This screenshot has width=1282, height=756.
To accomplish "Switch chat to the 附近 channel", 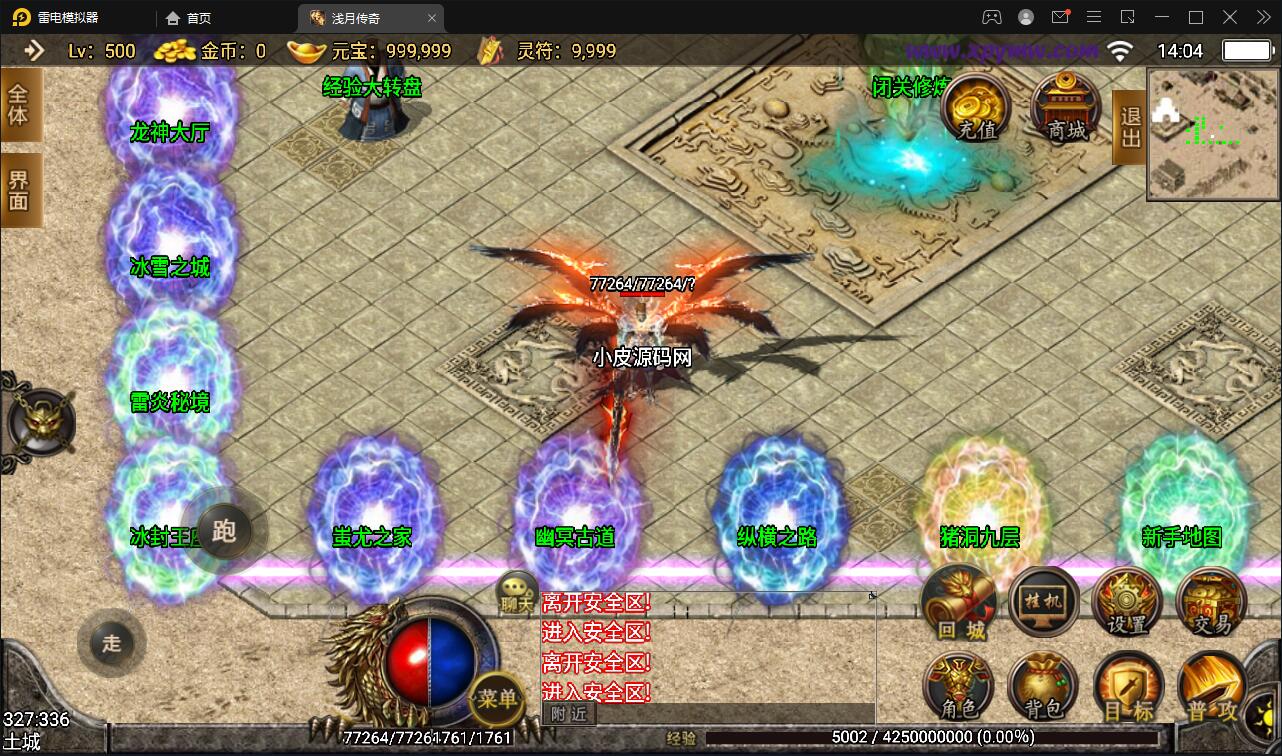I will [x=568, y=713].
